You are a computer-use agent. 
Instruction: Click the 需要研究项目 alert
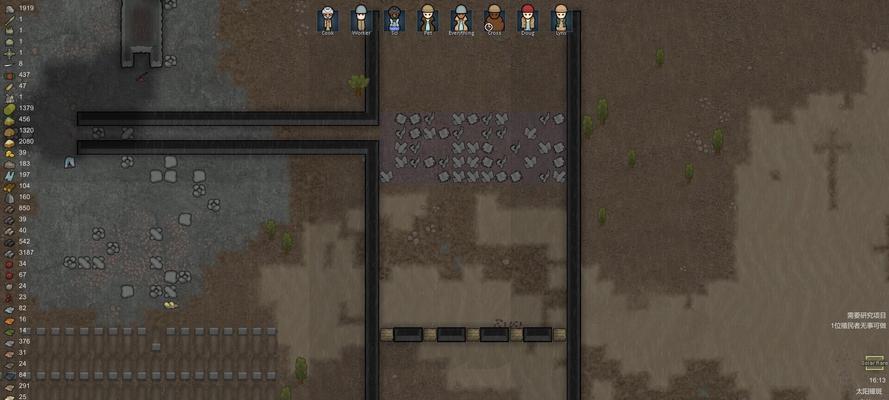(865, 315)
